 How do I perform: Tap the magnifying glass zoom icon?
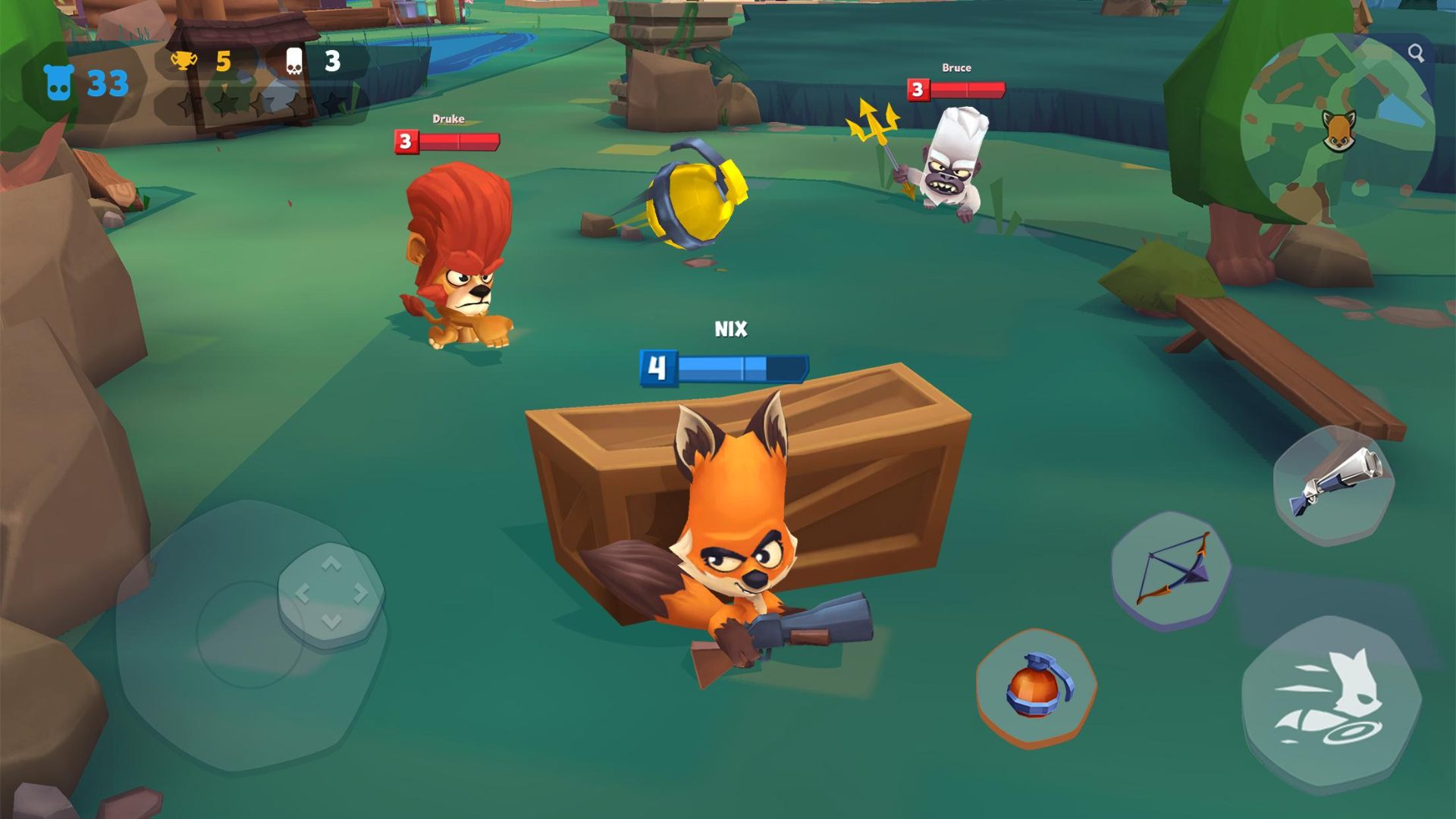(x=1415, y=52)
